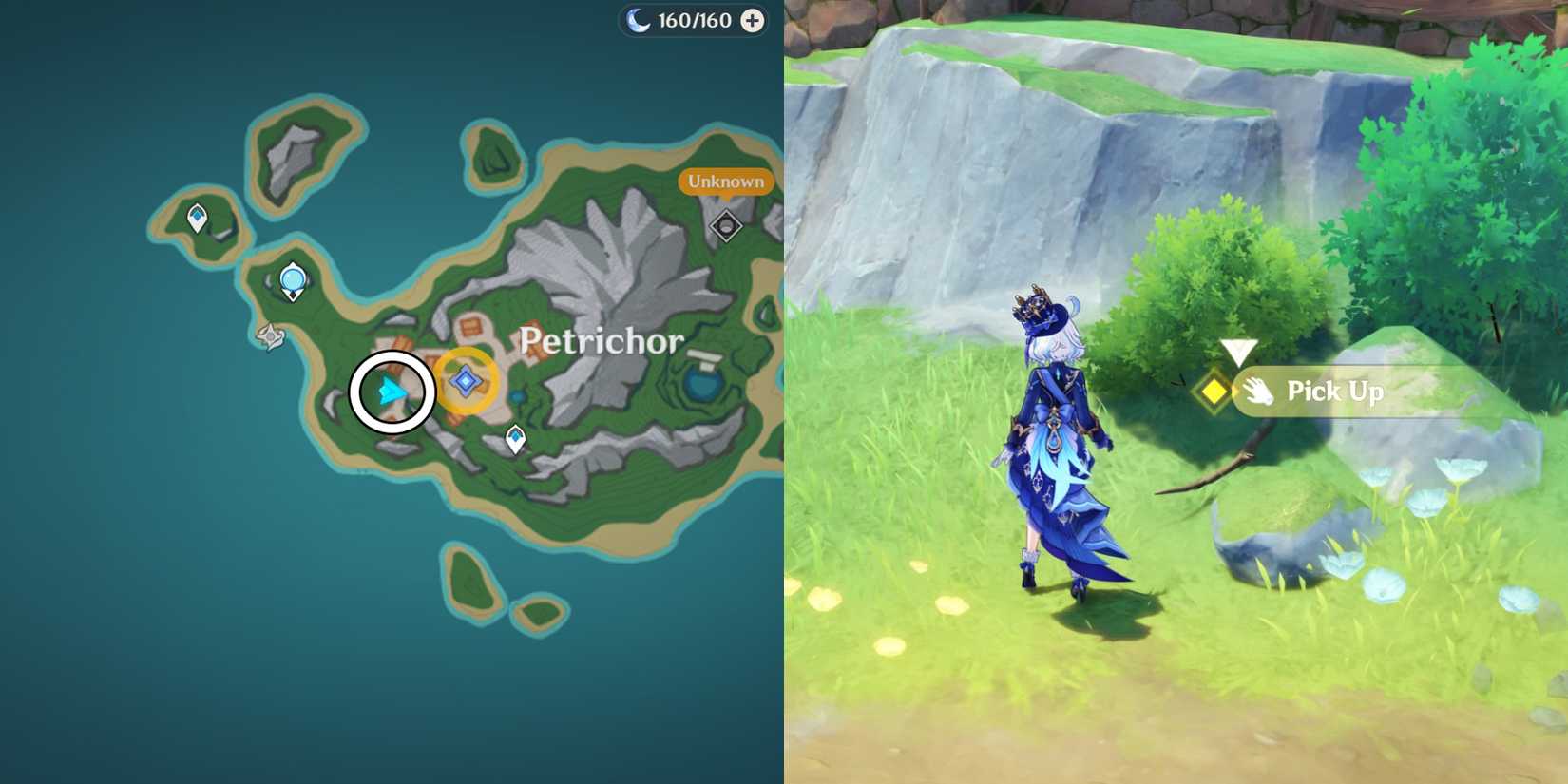Click the player position arrow on the map
Image resolution: width=1568 pixels, height=784 pixels.
click(x=392, y=389)
